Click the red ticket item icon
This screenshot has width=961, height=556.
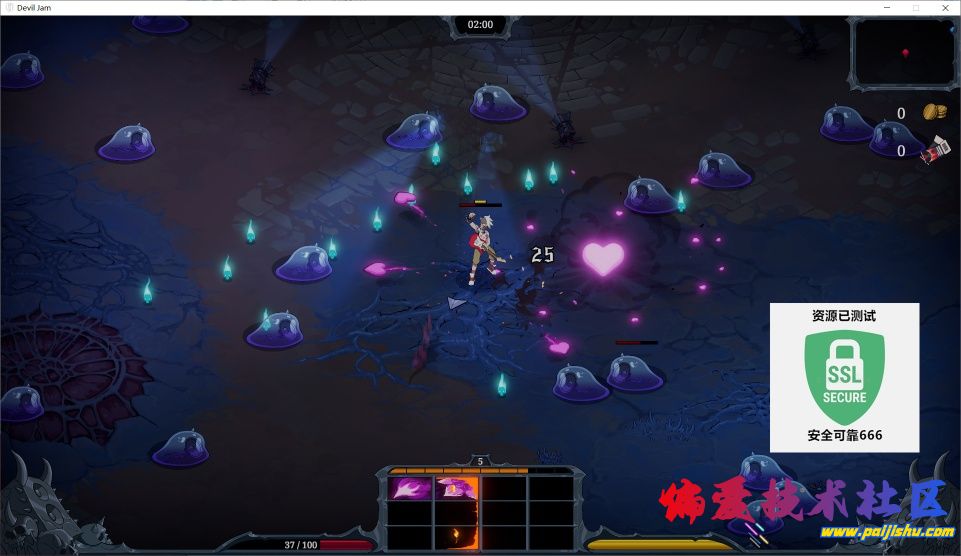[935, 150]
